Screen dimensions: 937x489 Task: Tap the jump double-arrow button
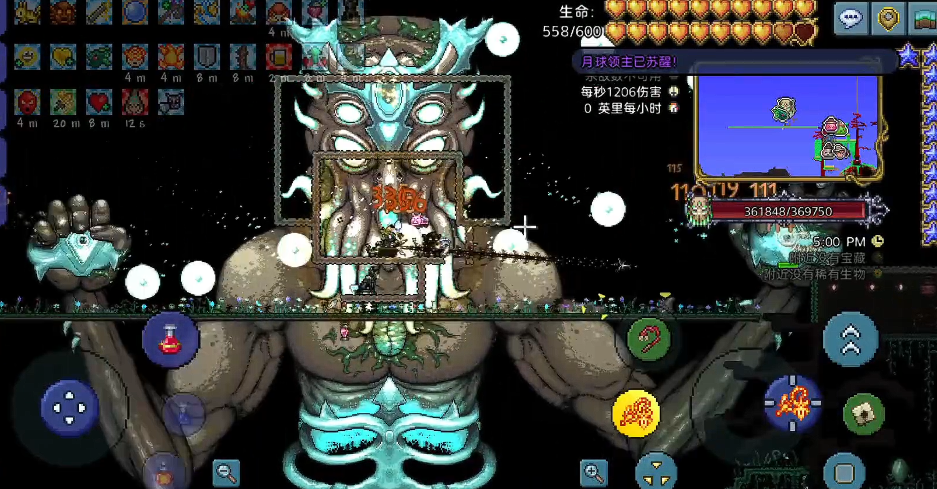(850, 339)
